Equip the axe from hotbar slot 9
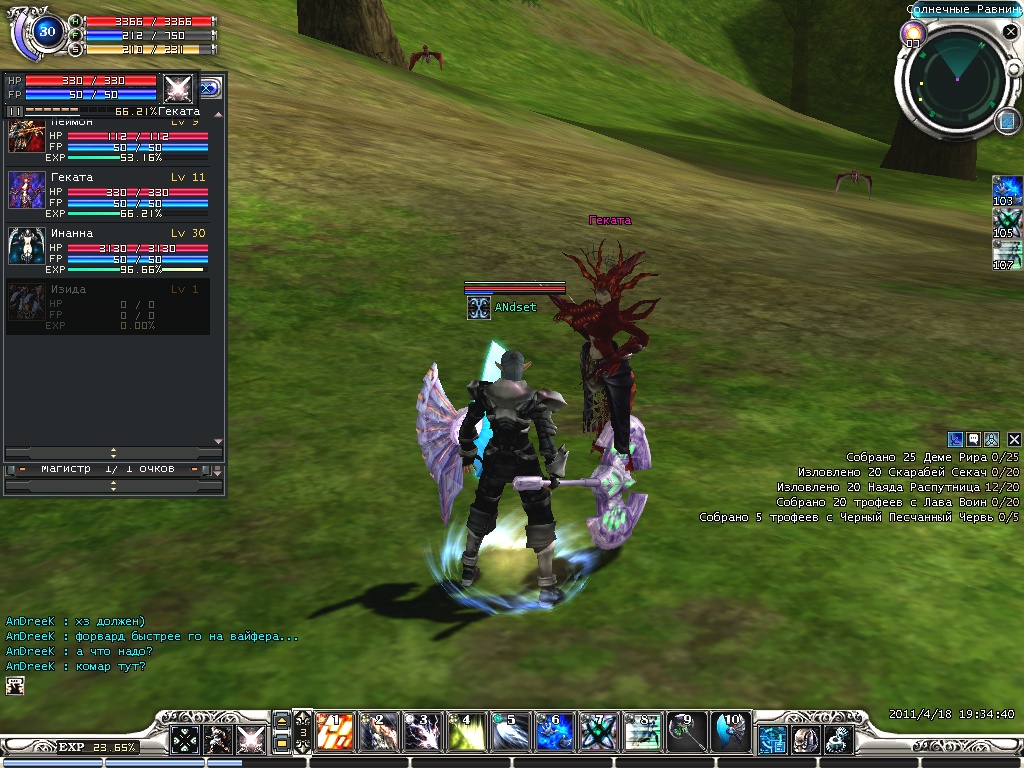 tap(685, 733)
